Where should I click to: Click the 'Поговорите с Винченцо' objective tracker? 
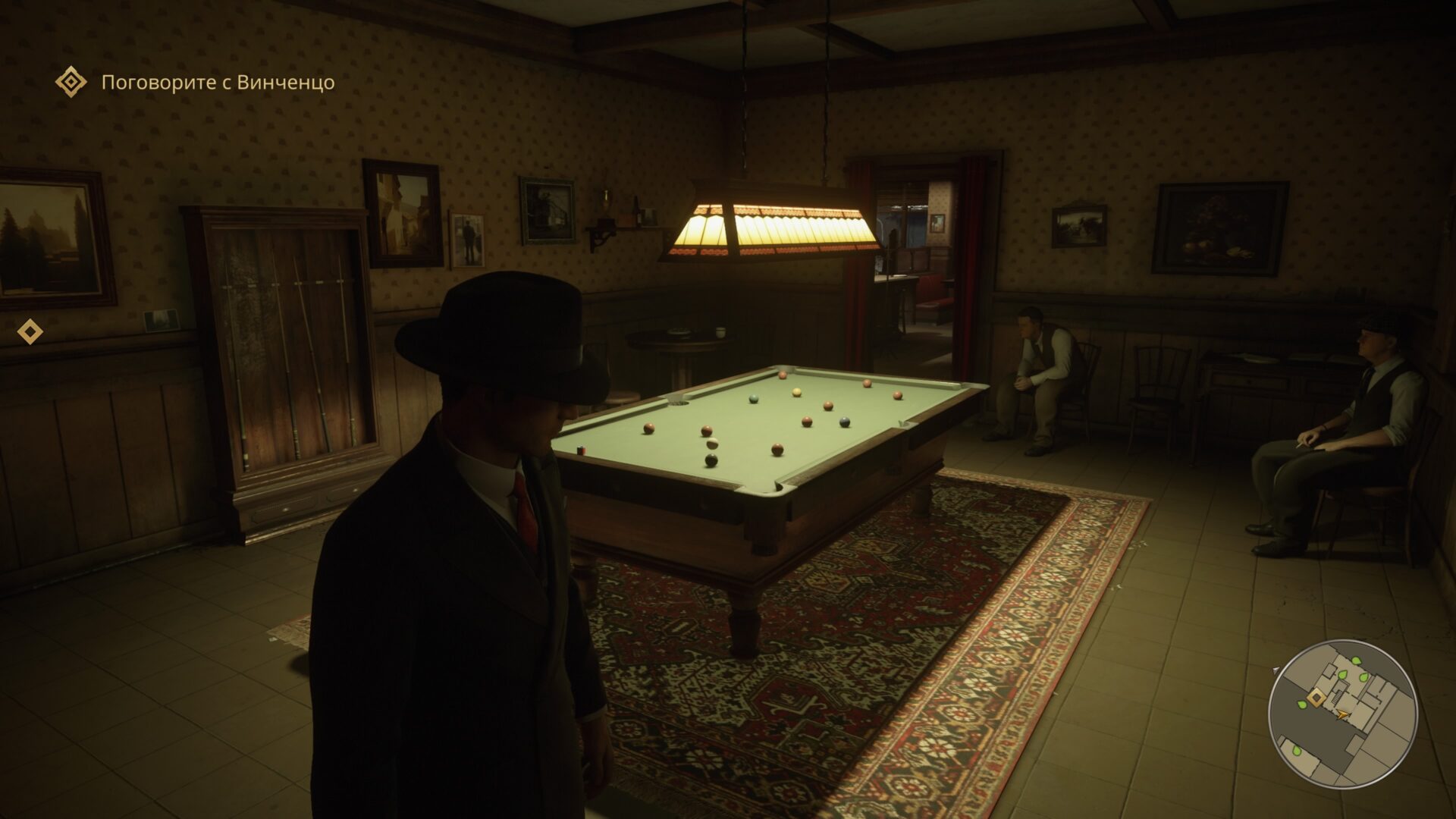point(218,82)
